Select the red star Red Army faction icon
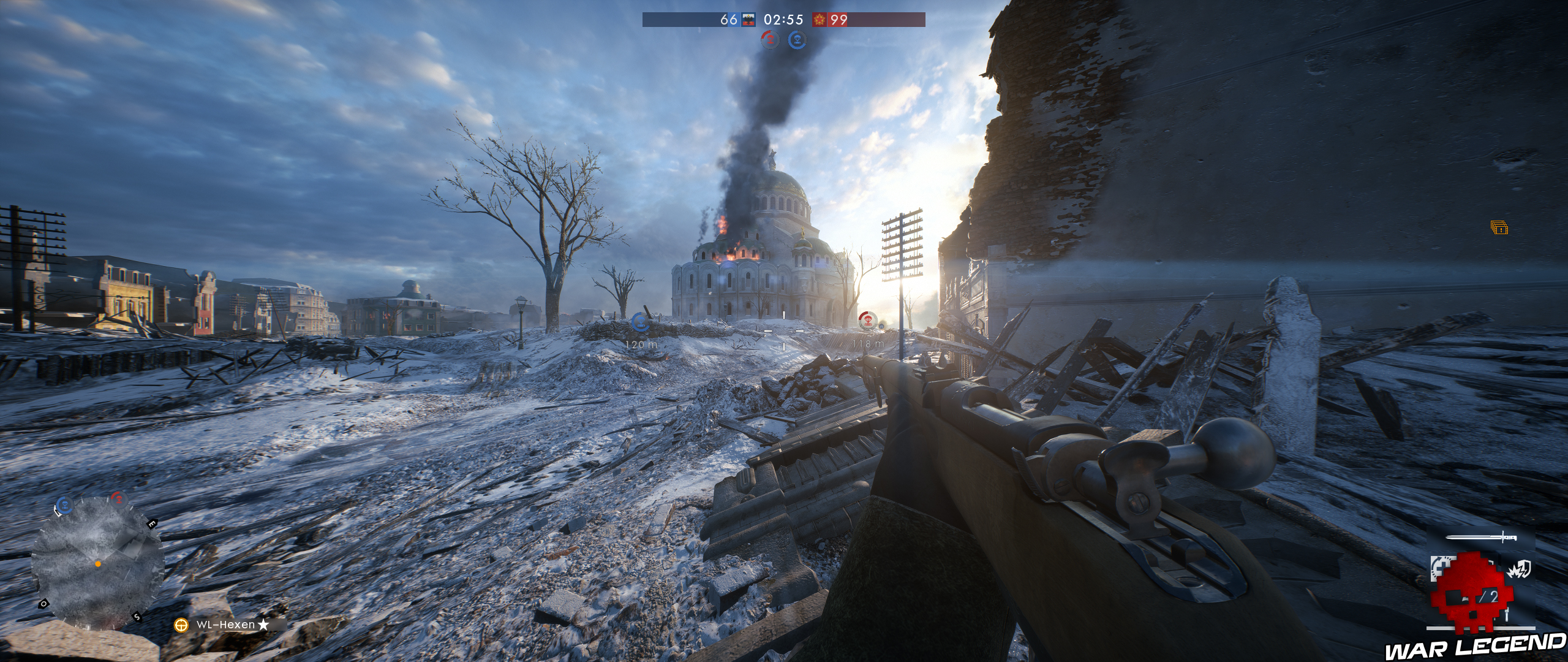The width and height of the screenshot is (1568, 662). (819, 20)
